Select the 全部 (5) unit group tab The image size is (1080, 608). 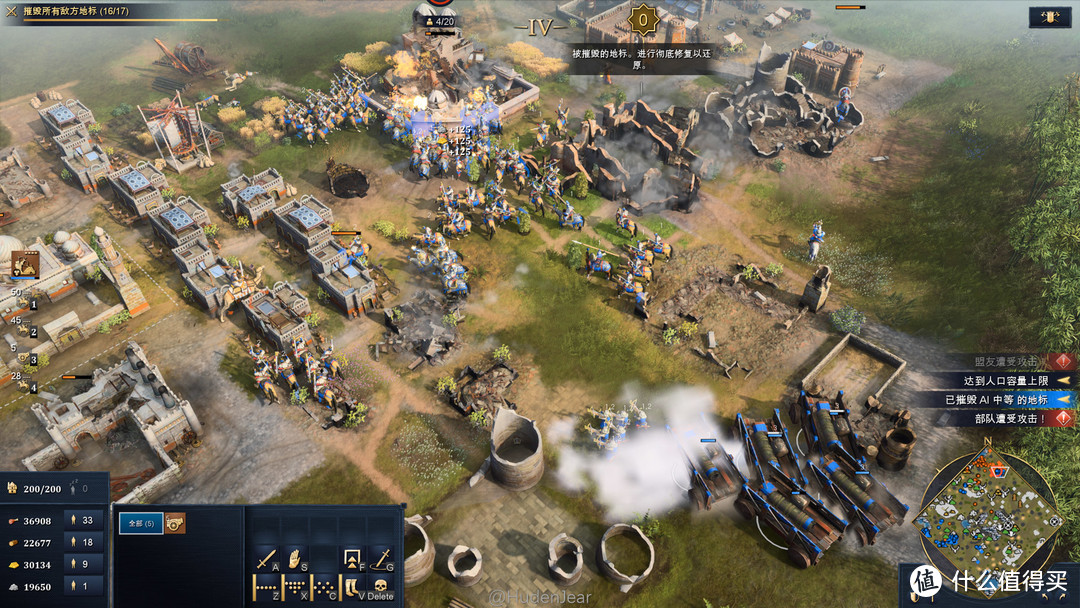click(x=140, y=523)
